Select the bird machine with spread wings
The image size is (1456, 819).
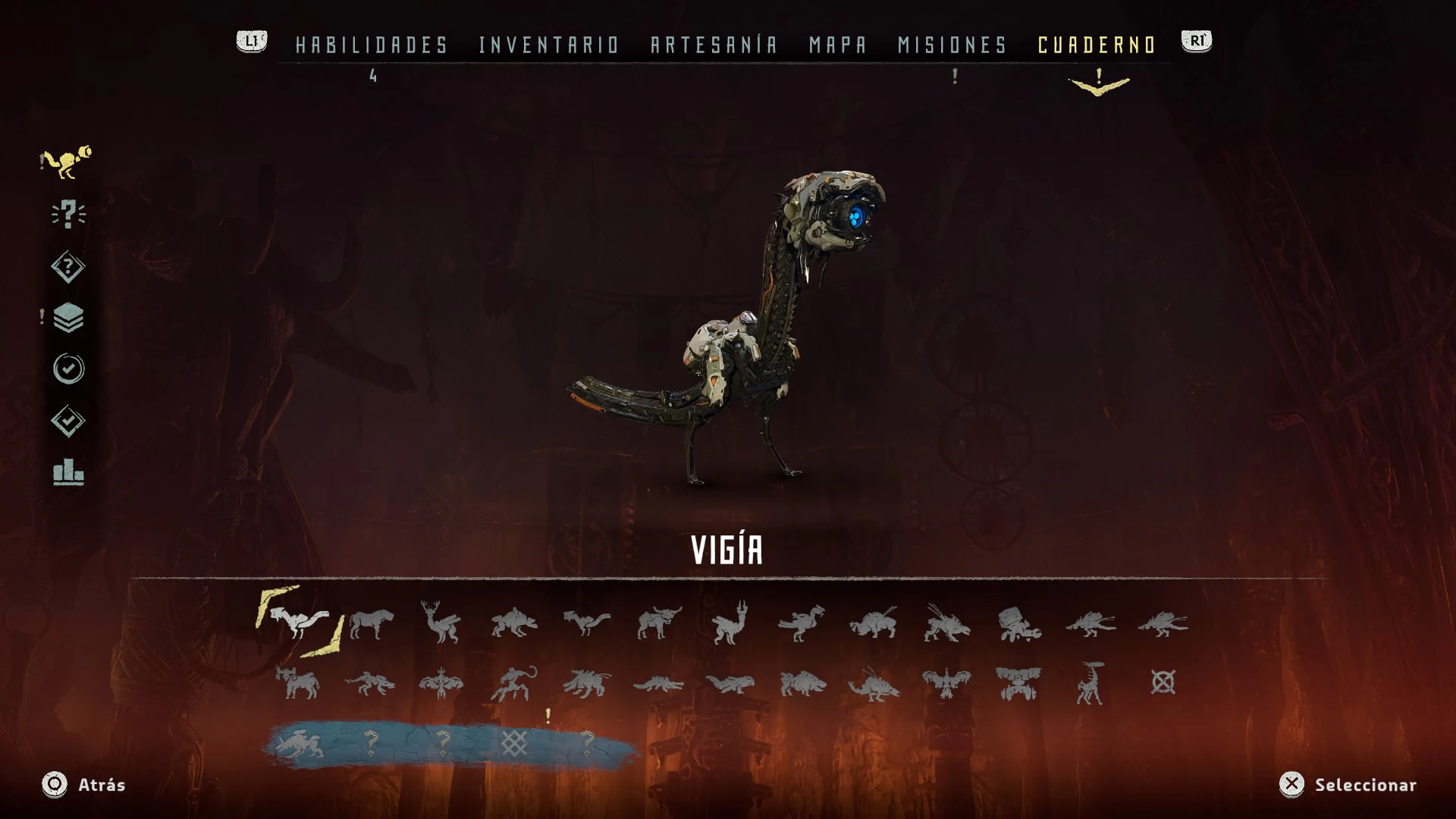[x=946, y=683]
